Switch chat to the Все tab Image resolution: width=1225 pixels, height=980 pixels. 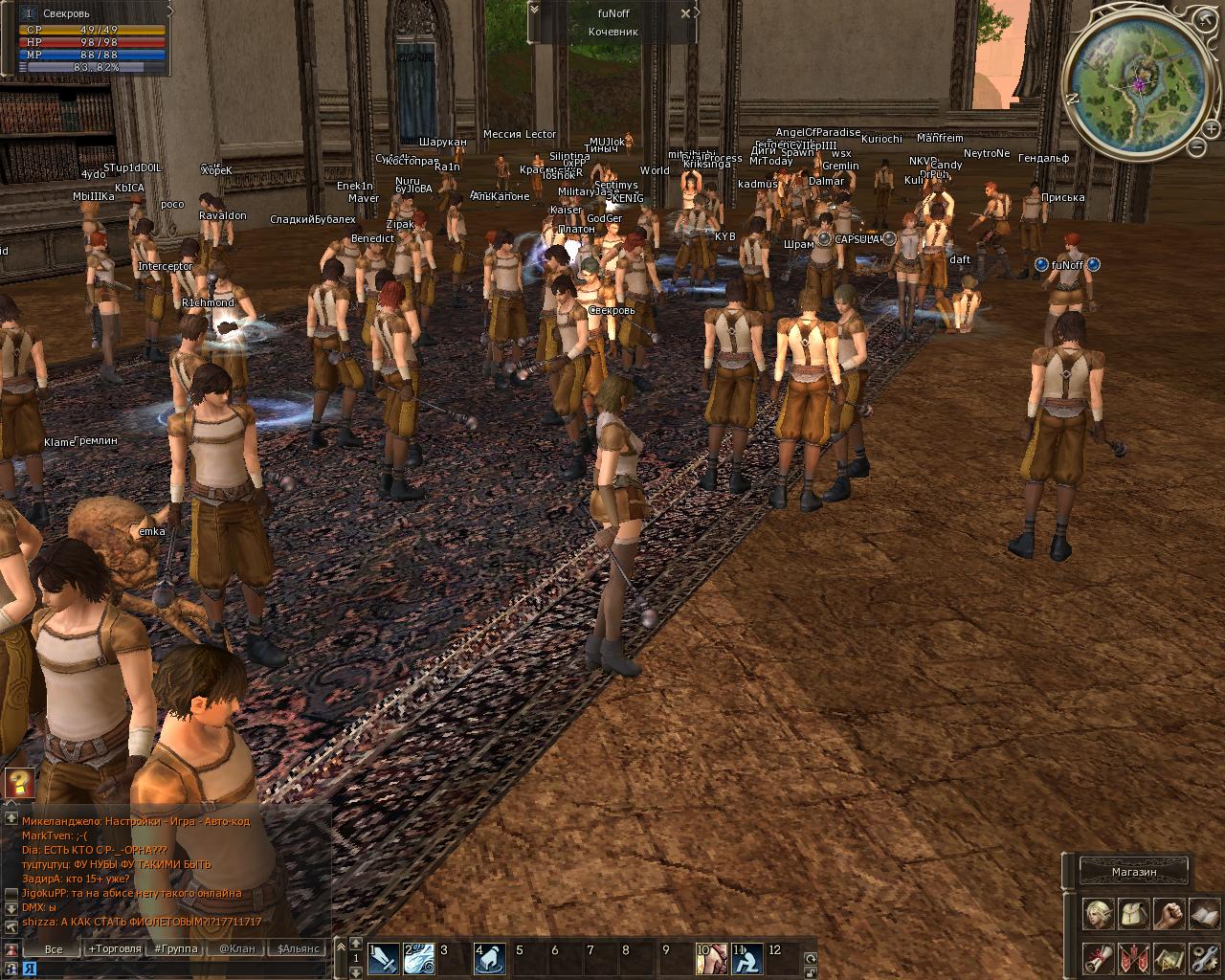54,949
